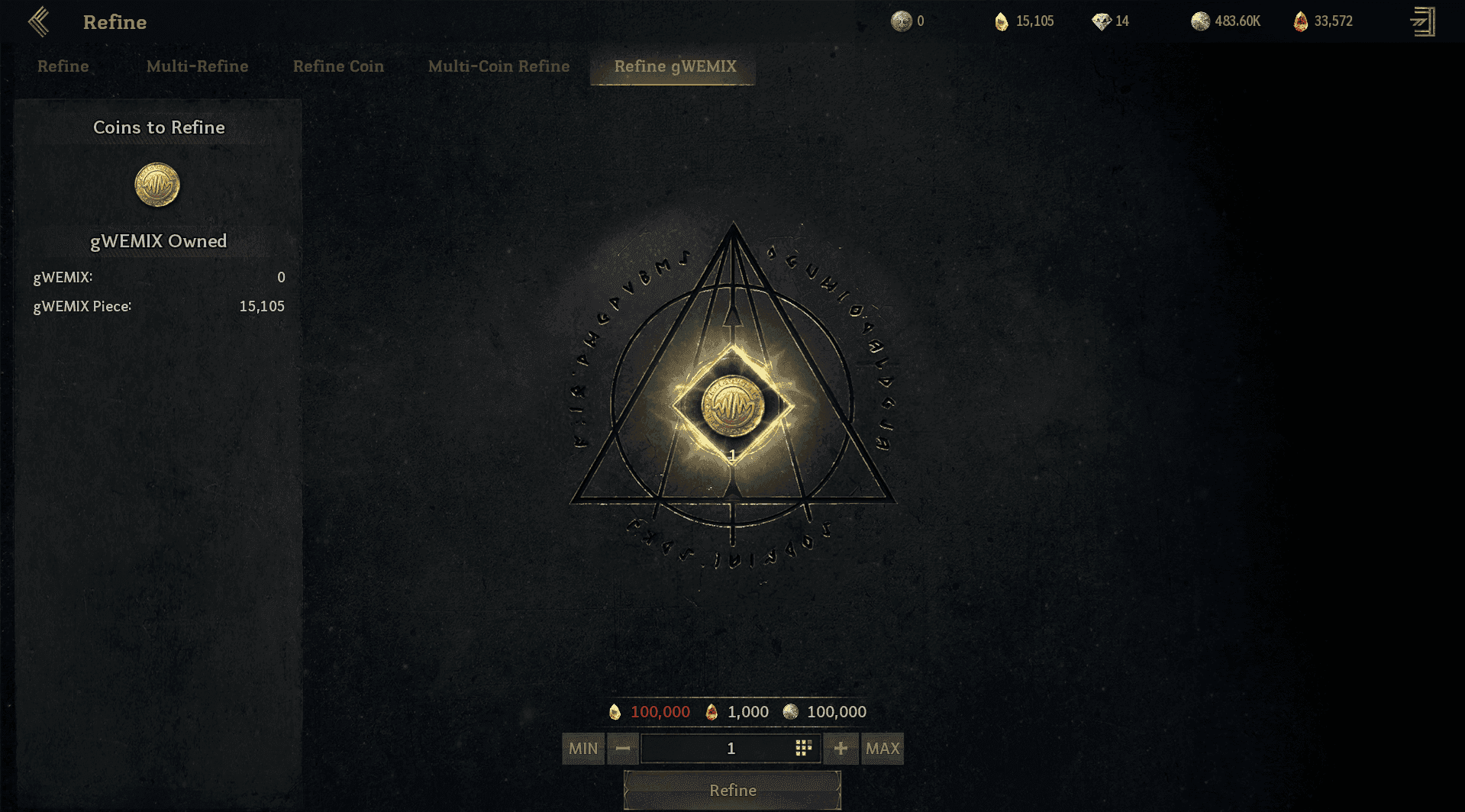The height and width of the screenshot is (812, 1465).
Task: Switch to the Refine tab
Action: 63,66
